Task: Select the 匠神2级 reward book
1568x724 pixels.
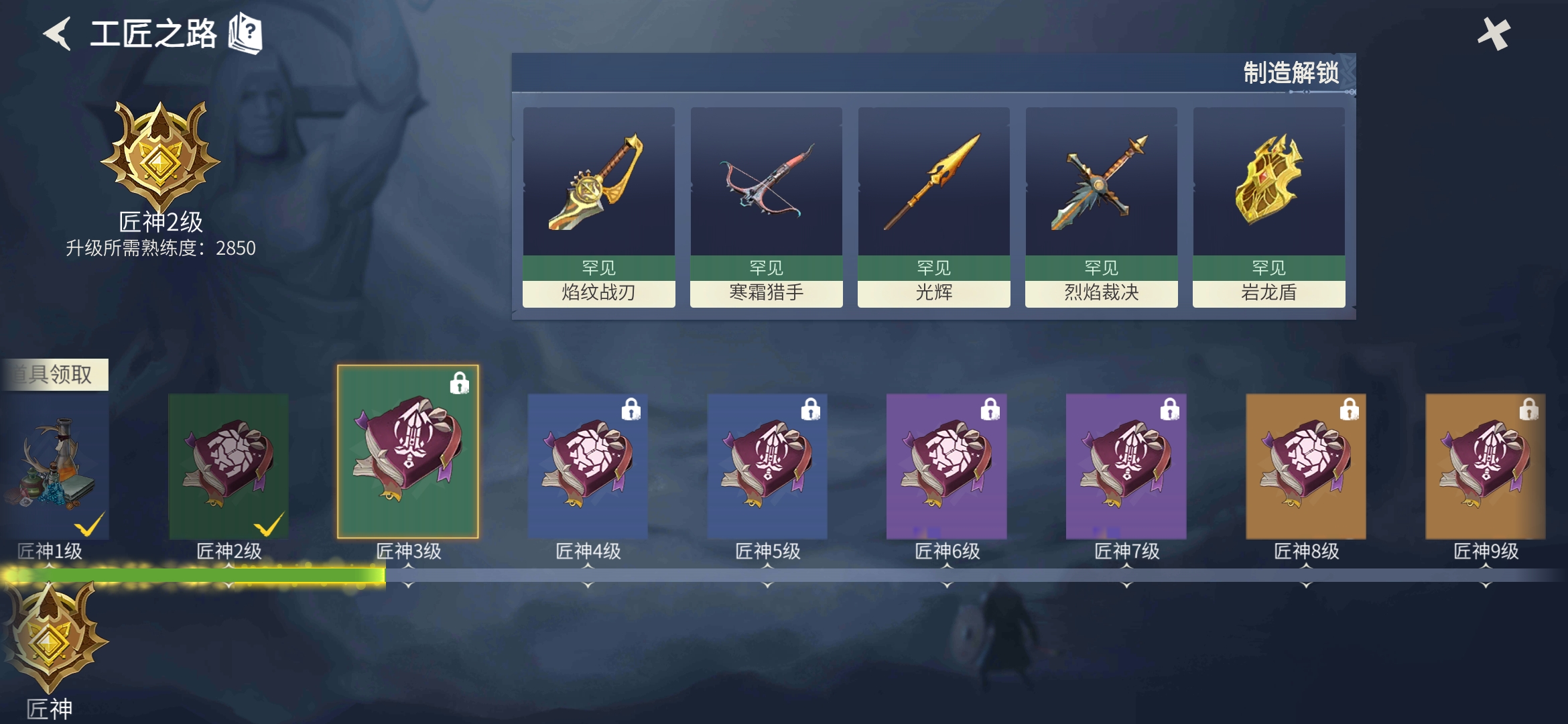Action: (228, 466)
